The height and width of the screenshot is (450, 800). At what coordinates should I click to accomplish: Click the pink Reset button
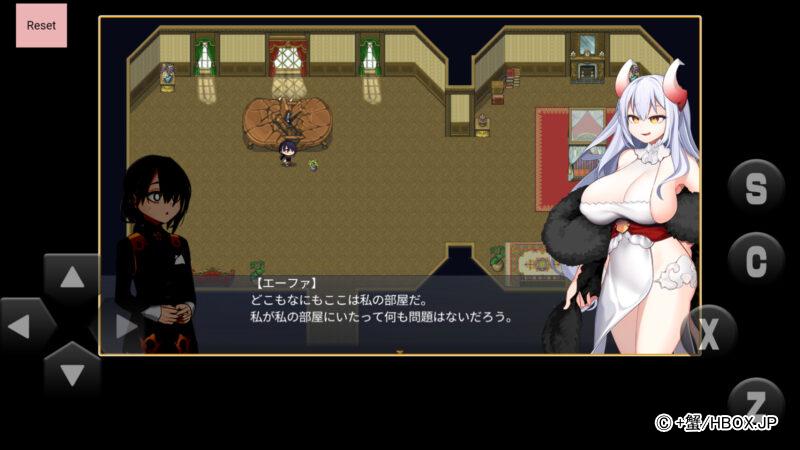(41, 25)
